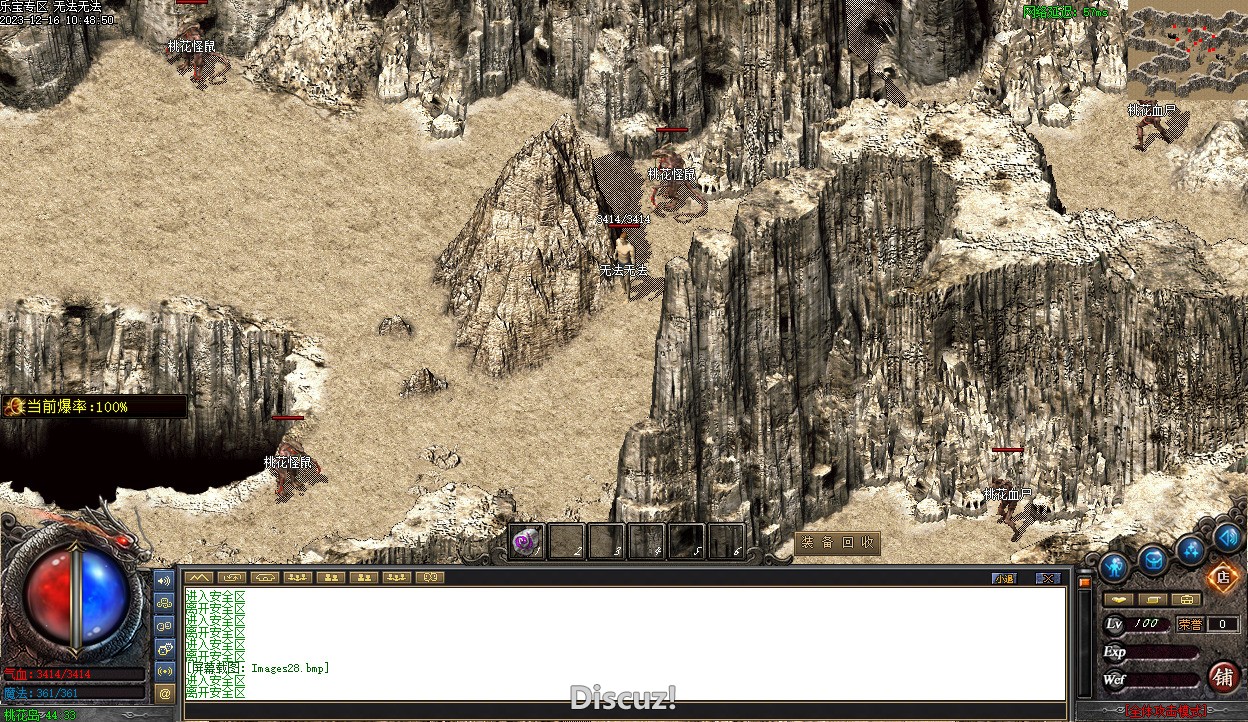Open the 装备回收 equipment recycling panel
The height and width of the screenshot is (722, 1248).
click(x=838, y=543)
